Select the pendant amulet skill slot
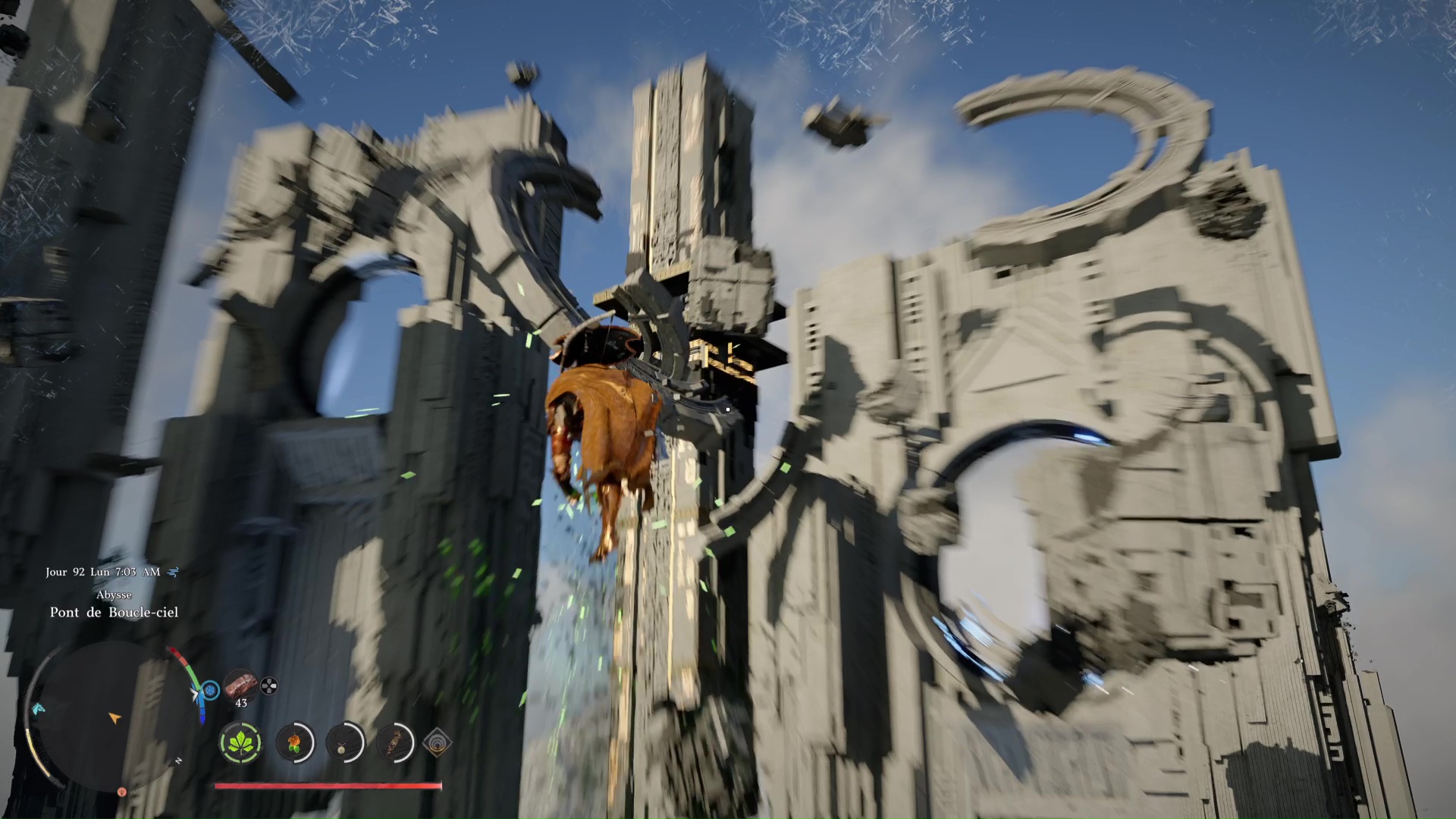 click(x=344, y=742)
